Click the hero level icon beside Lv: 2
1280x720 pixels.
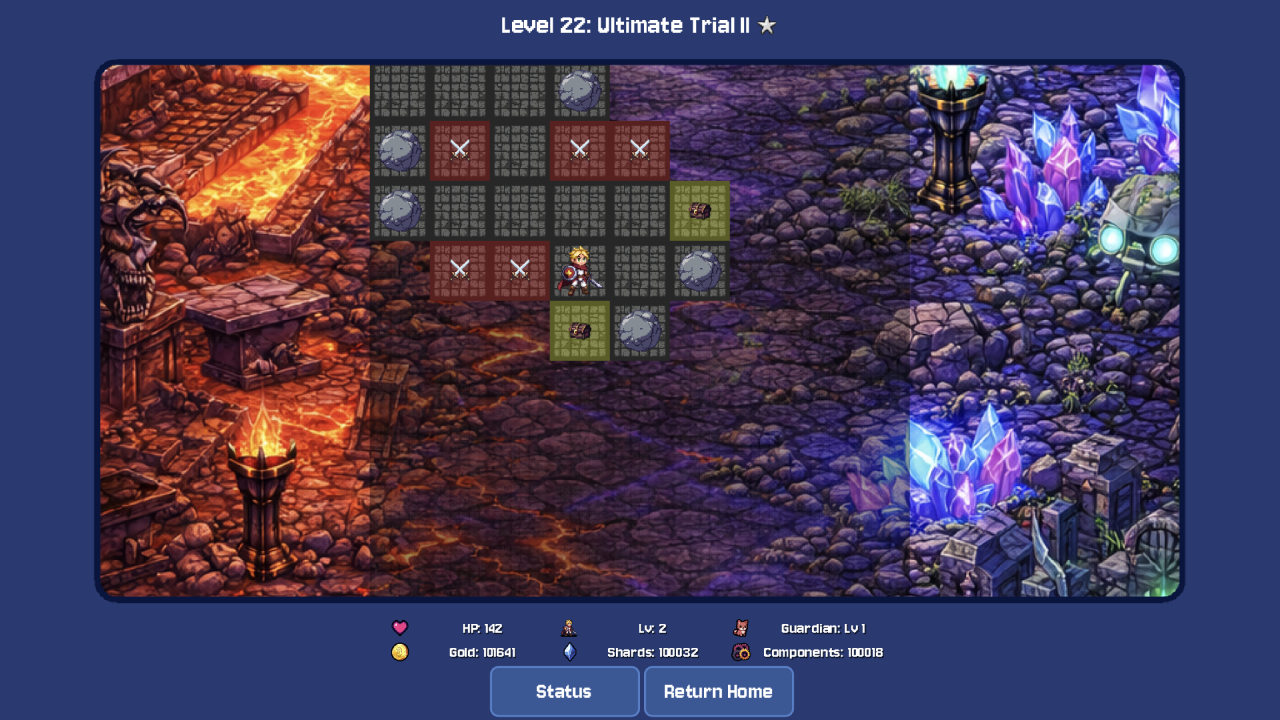pos(568,628)
